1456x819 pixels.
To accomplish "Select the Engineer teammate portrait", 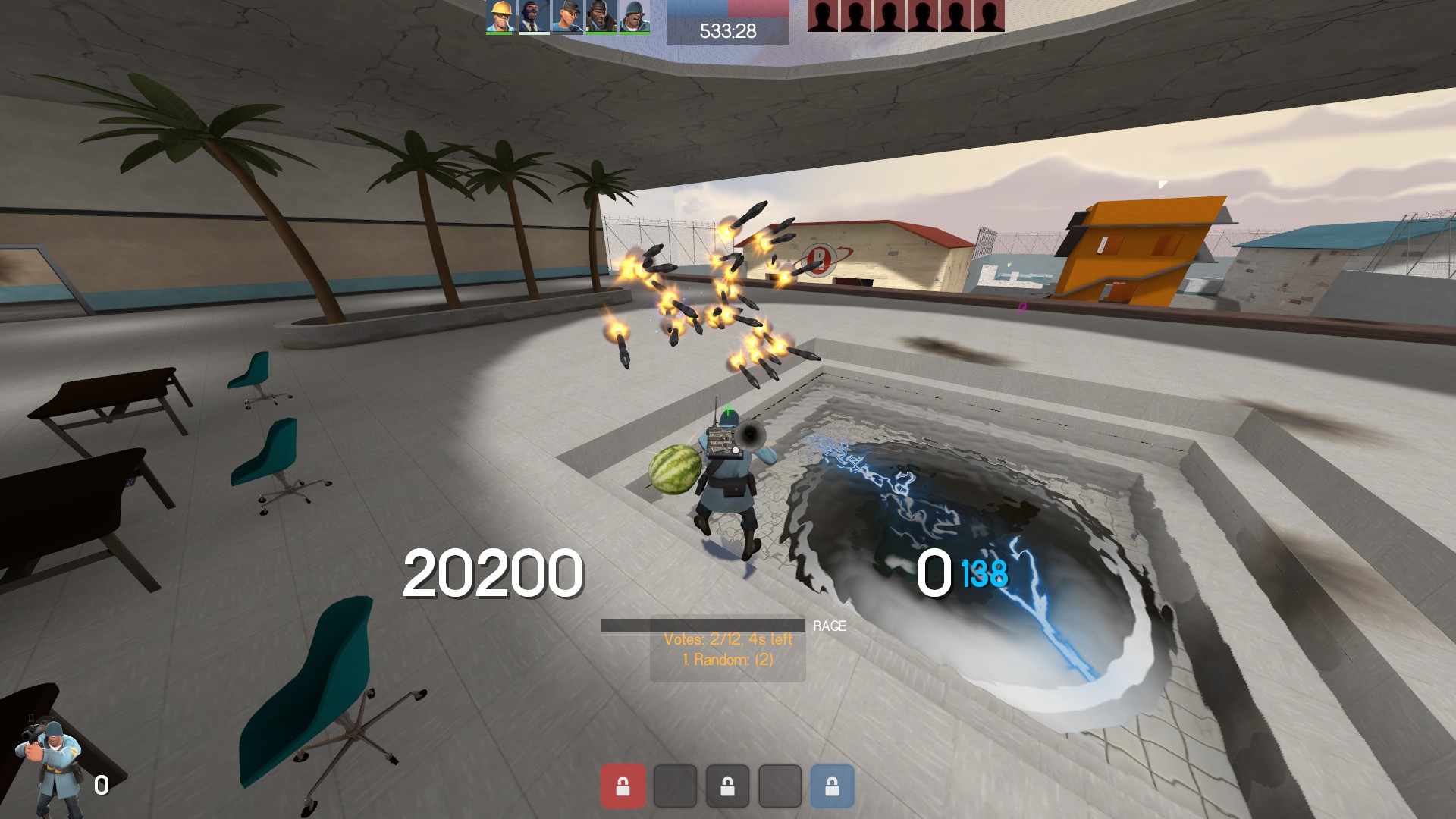I will point(500,17).
